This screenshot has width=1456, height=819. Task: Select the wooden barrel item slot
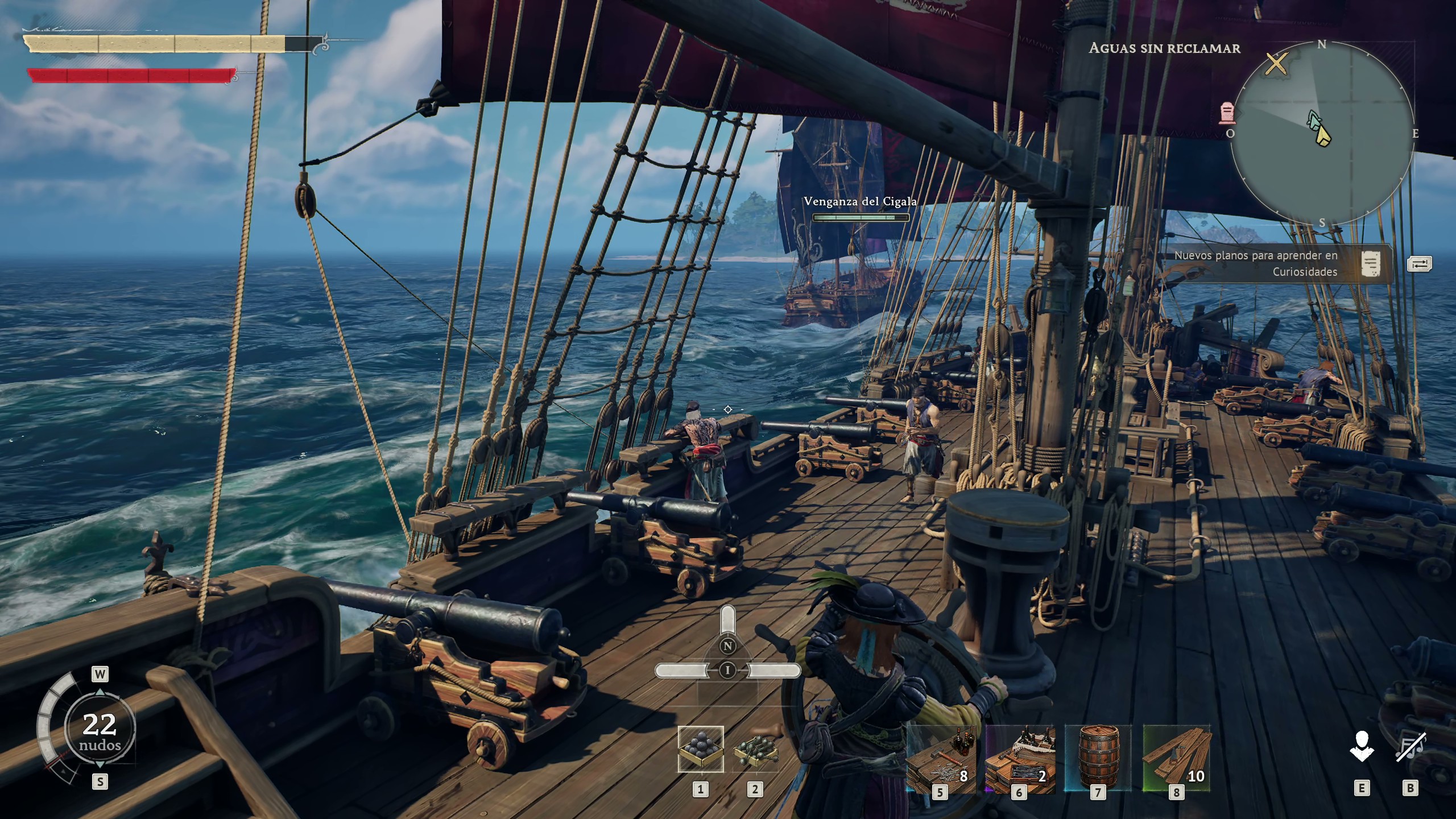tap(1098, 758)
